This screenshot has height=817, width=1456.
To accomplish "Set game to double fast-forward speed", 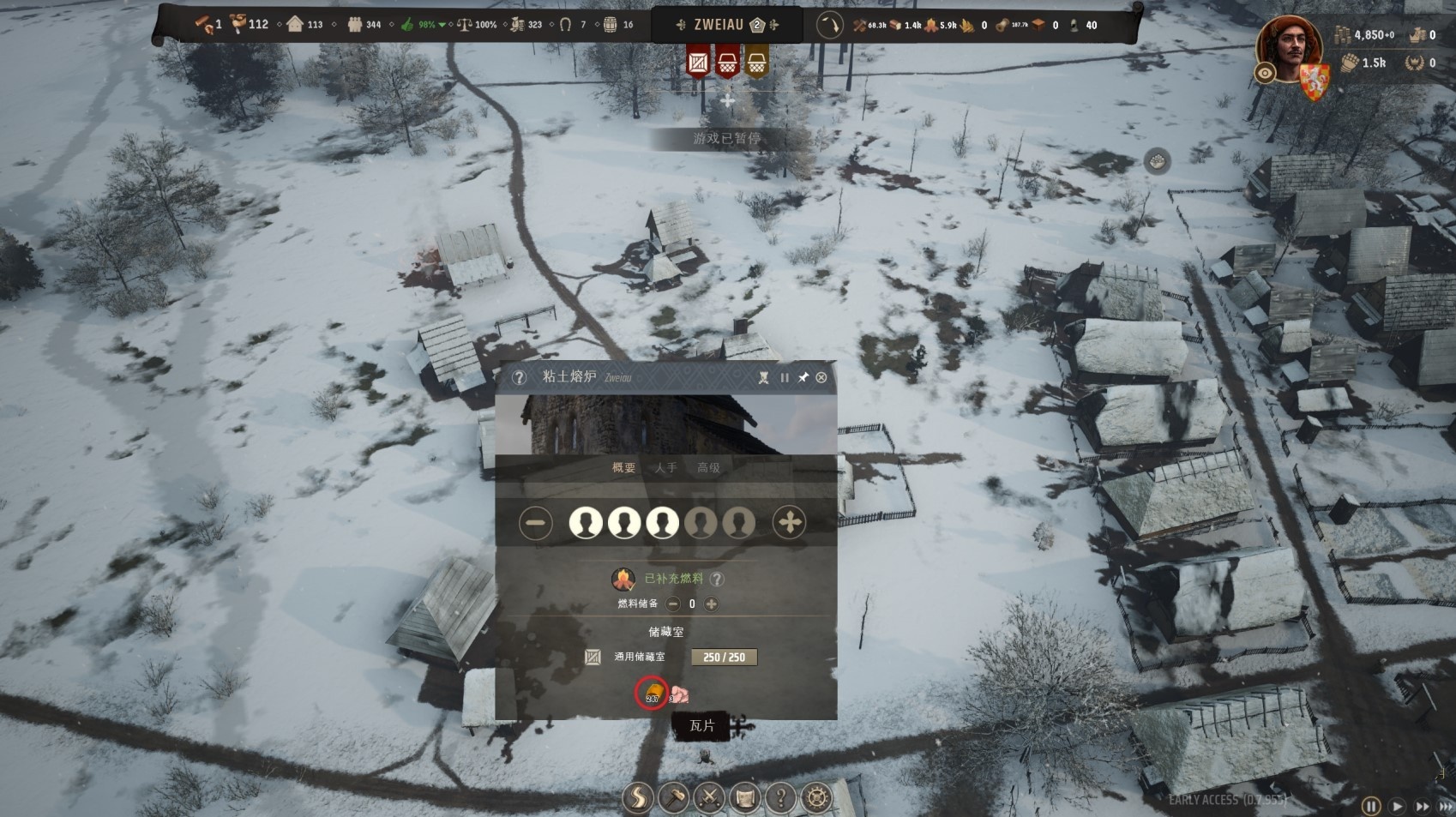I will coord(1423,806).
